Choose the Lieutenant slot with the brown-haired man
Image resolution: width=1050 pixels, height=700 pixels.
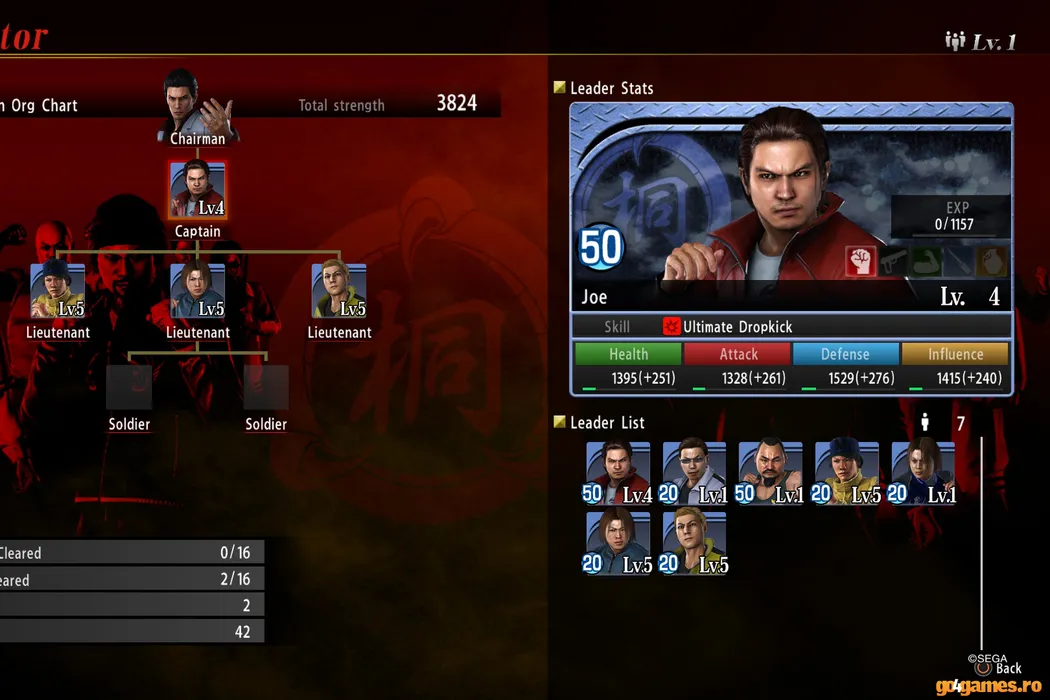197,291
